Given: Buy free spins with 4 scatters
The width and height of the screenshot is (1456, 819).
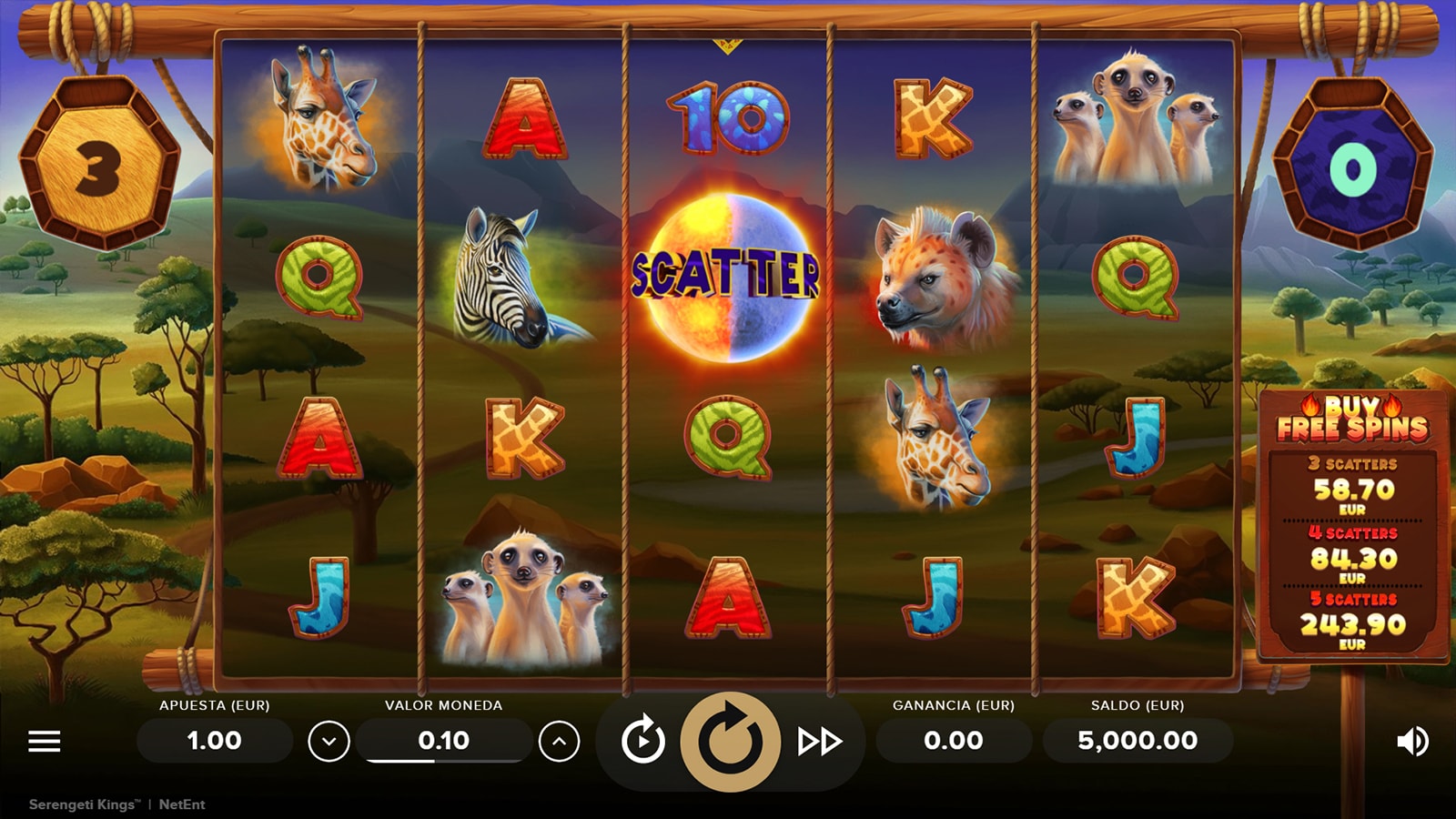Looking at the screenshot, I should [x=1353, y=554].
